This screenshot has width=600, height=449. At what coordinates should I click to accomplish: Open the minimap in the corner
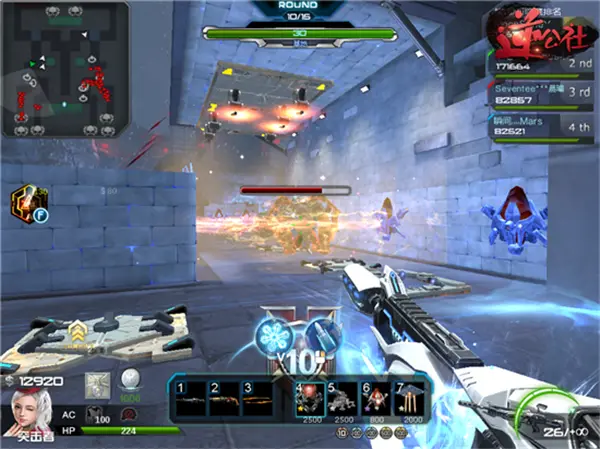point(65,69)
